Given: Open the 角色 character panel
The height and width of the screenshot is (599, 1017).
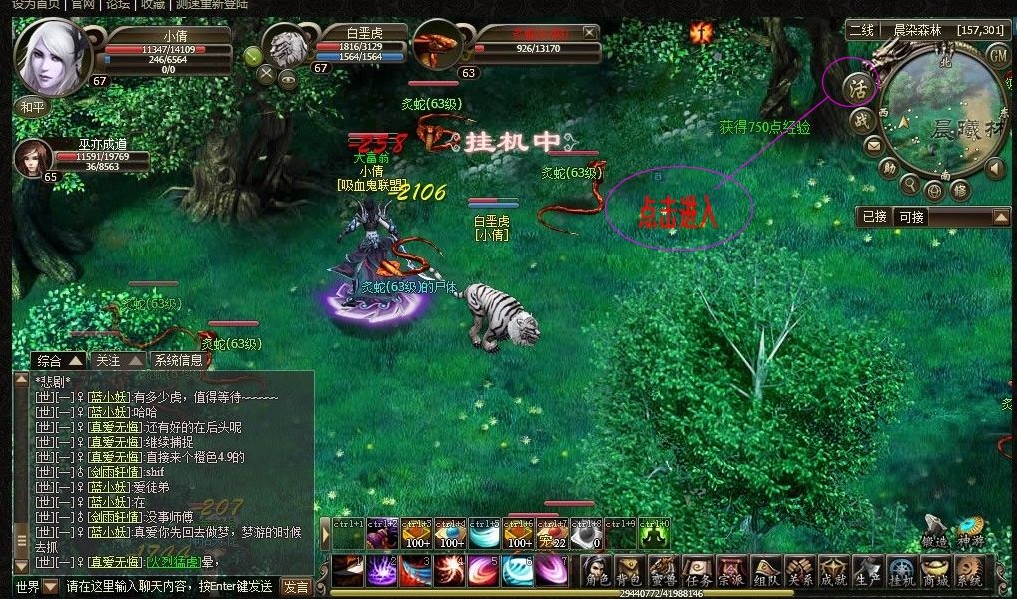Looking at the screenshot, I should (x=598, y=571).
